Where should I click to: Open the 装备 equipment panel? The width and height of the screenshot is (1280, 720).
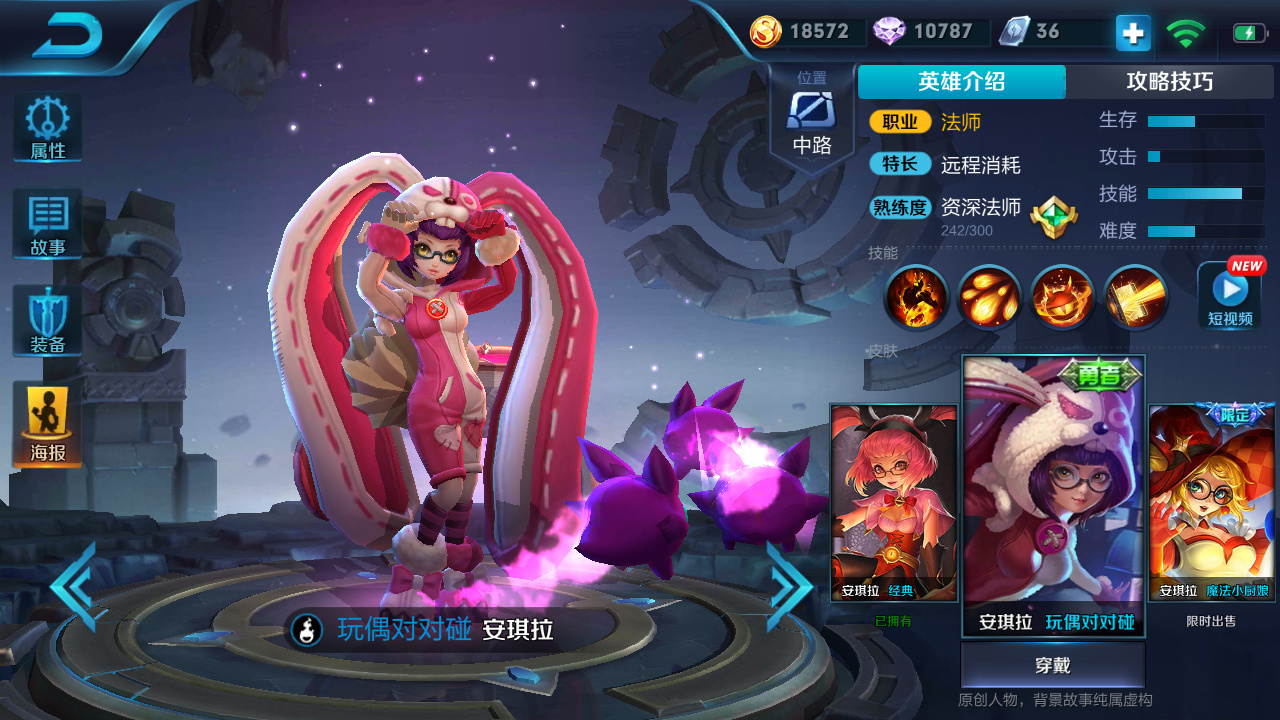[46, 320]
